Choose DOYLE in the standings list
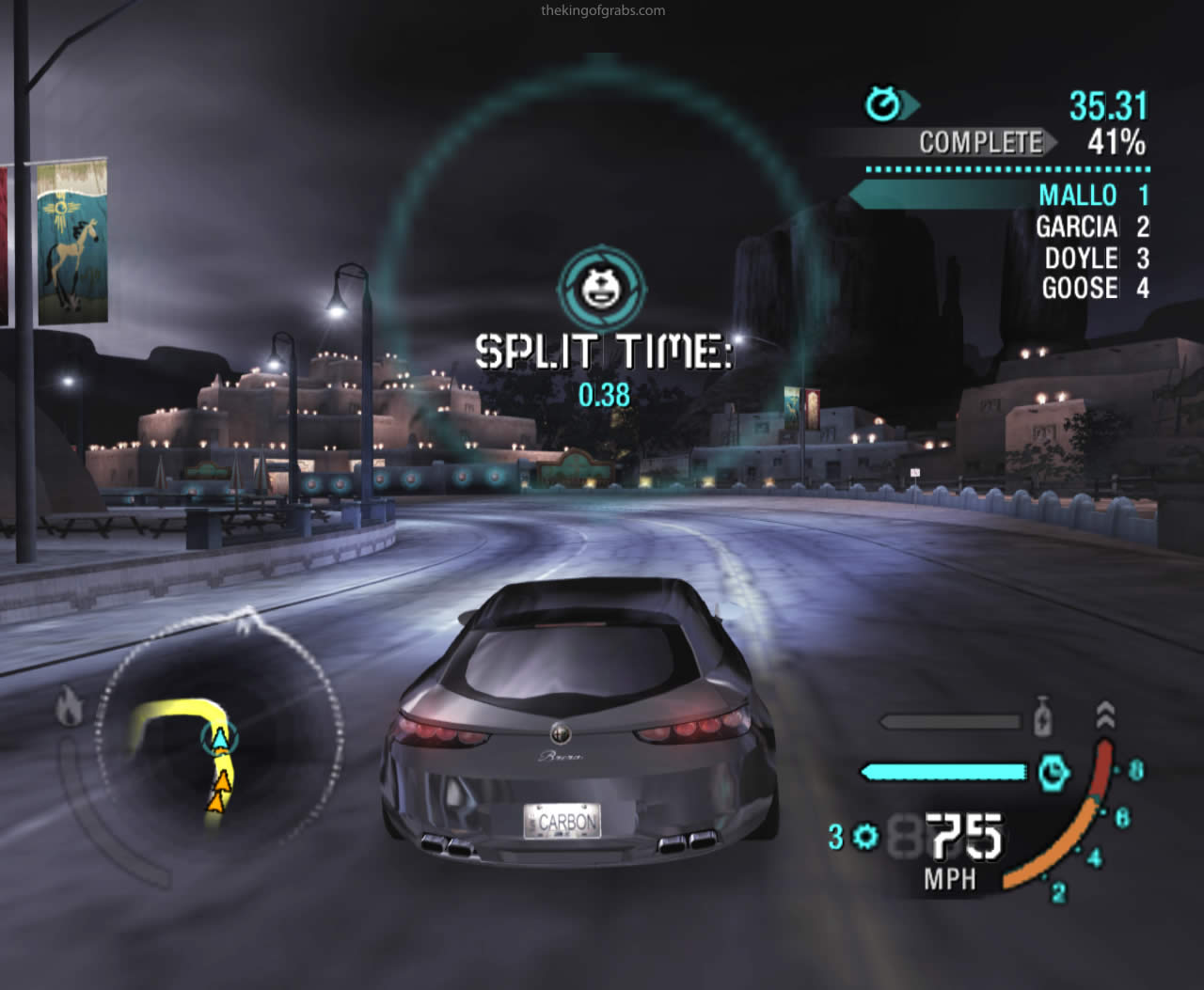This screenshot has height=990, width=1204. pyautogui.click(x=1081, y=259)
